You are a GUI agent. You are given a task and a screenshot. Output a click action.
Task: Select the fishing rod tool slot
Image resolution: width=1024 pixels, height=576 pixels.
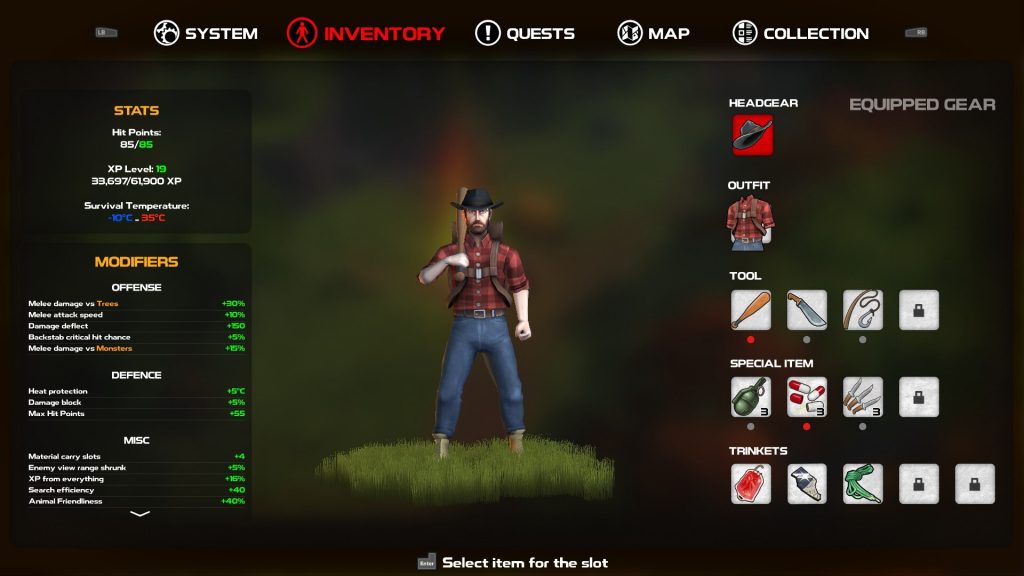863,310
